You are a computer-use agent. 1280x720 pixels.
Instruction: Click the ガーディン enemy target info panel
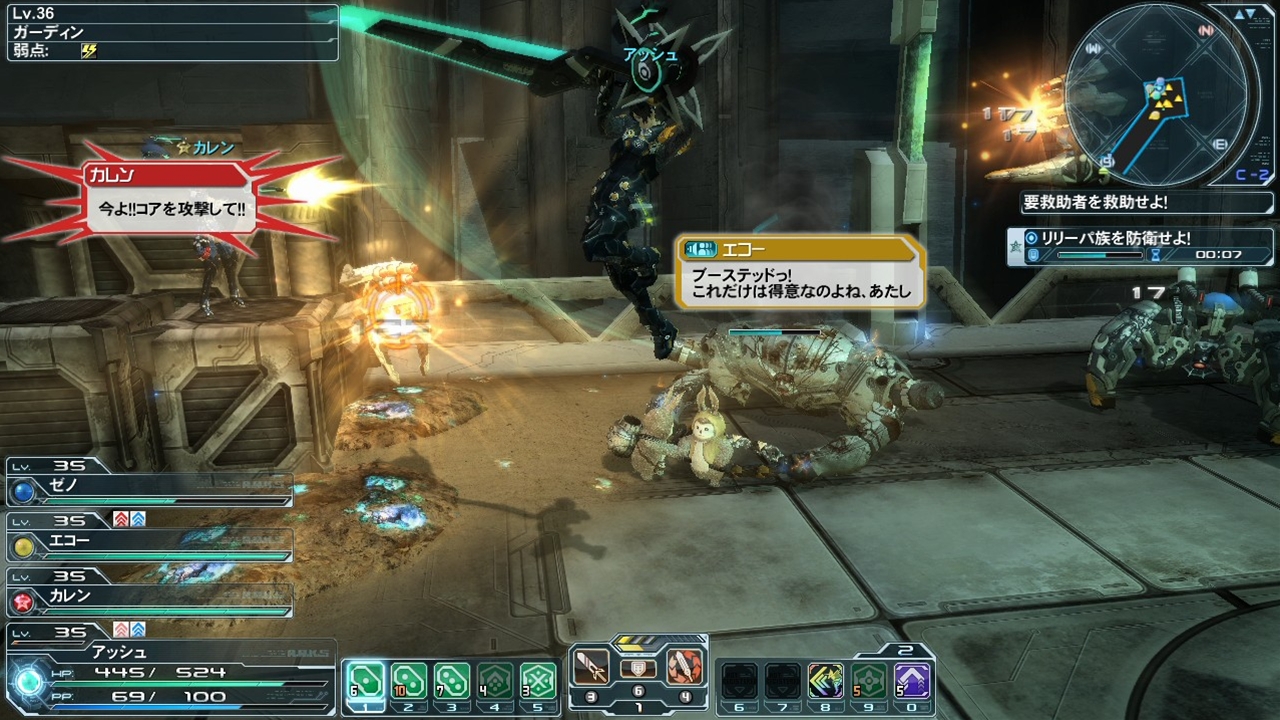pyautogui.click(x=170, y=33)
